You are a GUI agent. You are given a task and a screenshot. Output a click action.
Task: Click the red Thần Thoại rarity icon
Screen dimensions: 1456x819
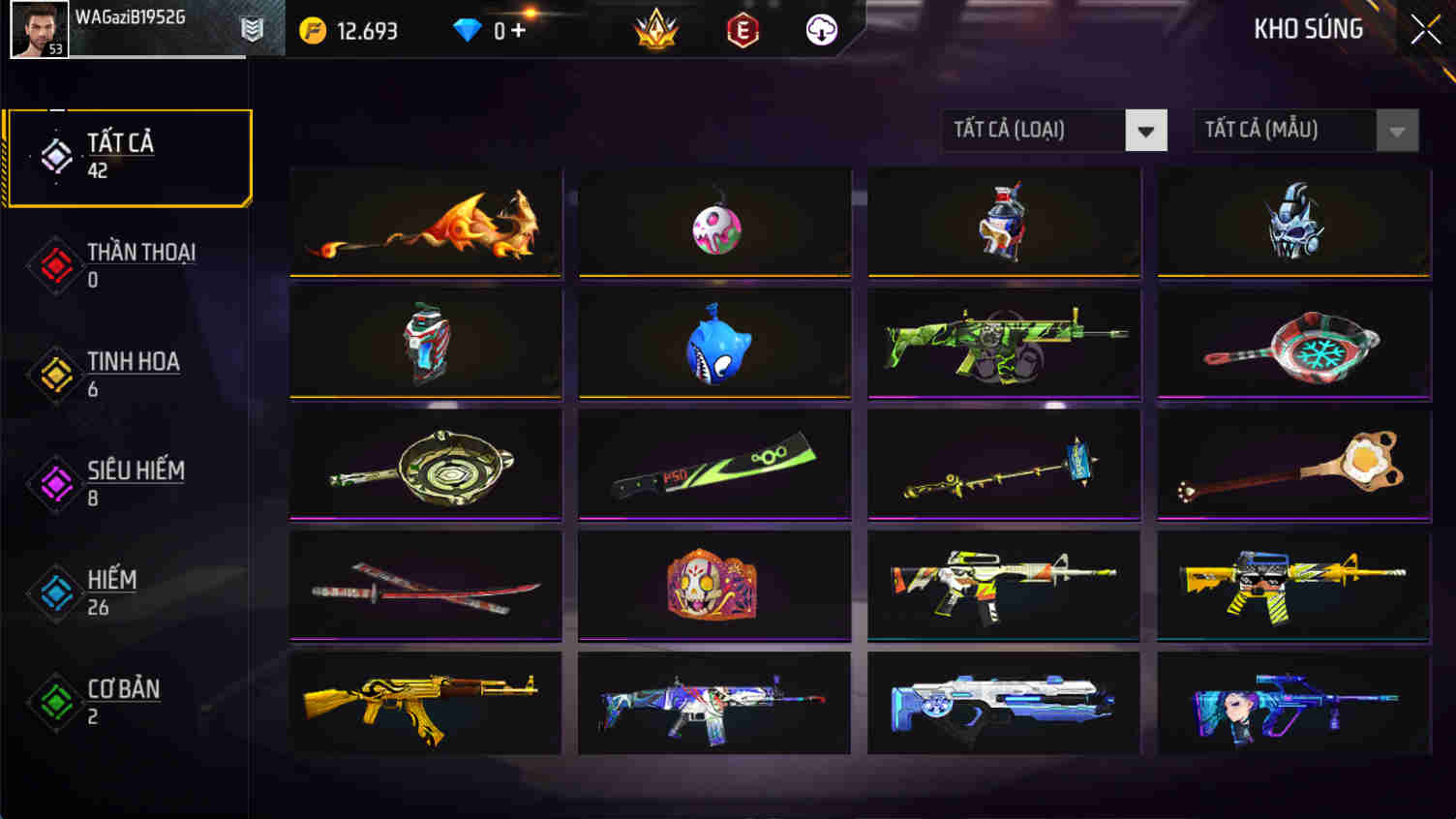(55, 264)
